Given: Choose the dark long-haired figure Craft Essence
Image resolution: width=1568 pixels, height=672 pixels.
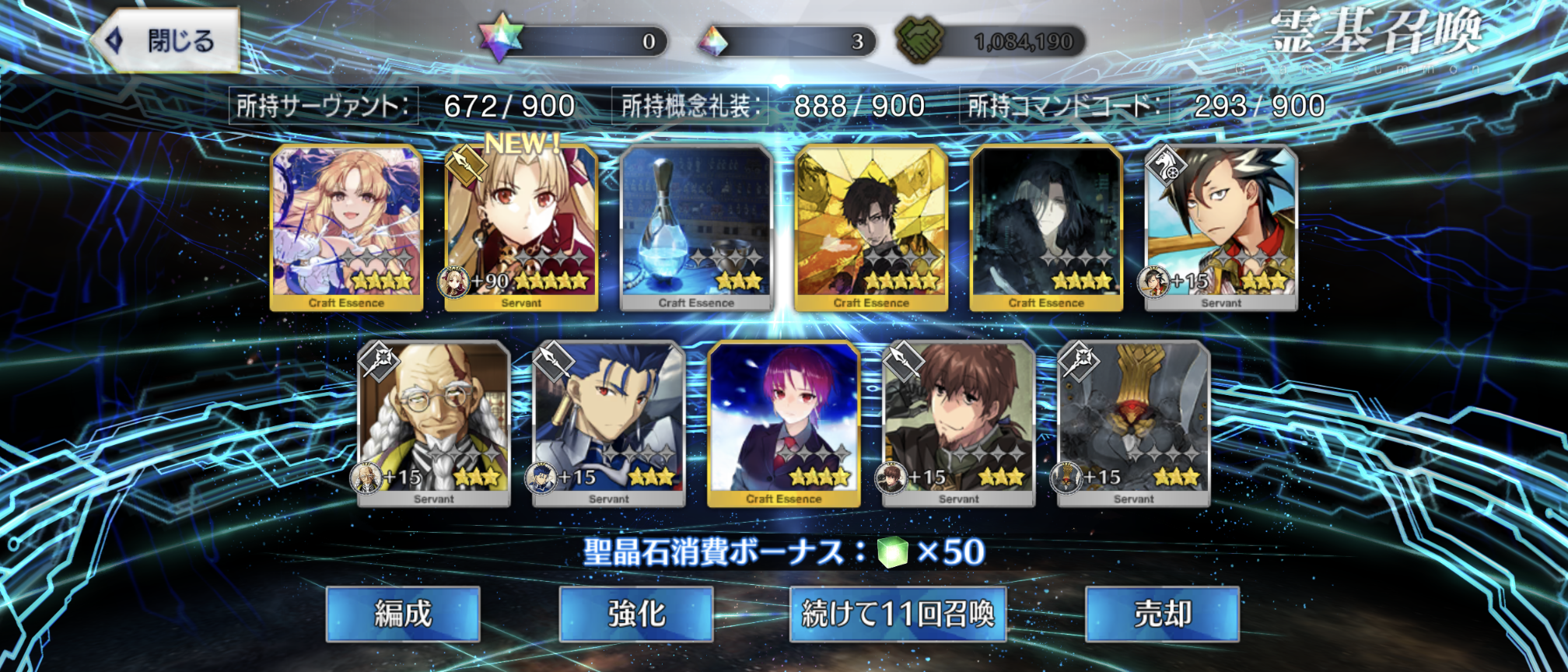Looking at the screenshot, I should [1046, 227].
